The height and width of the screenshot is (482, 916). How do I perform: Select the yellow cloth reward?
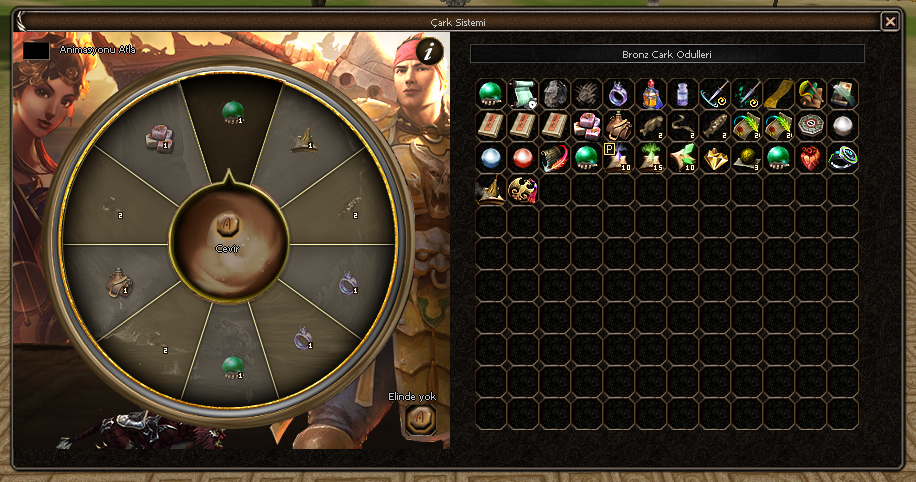tap(779, 94)
